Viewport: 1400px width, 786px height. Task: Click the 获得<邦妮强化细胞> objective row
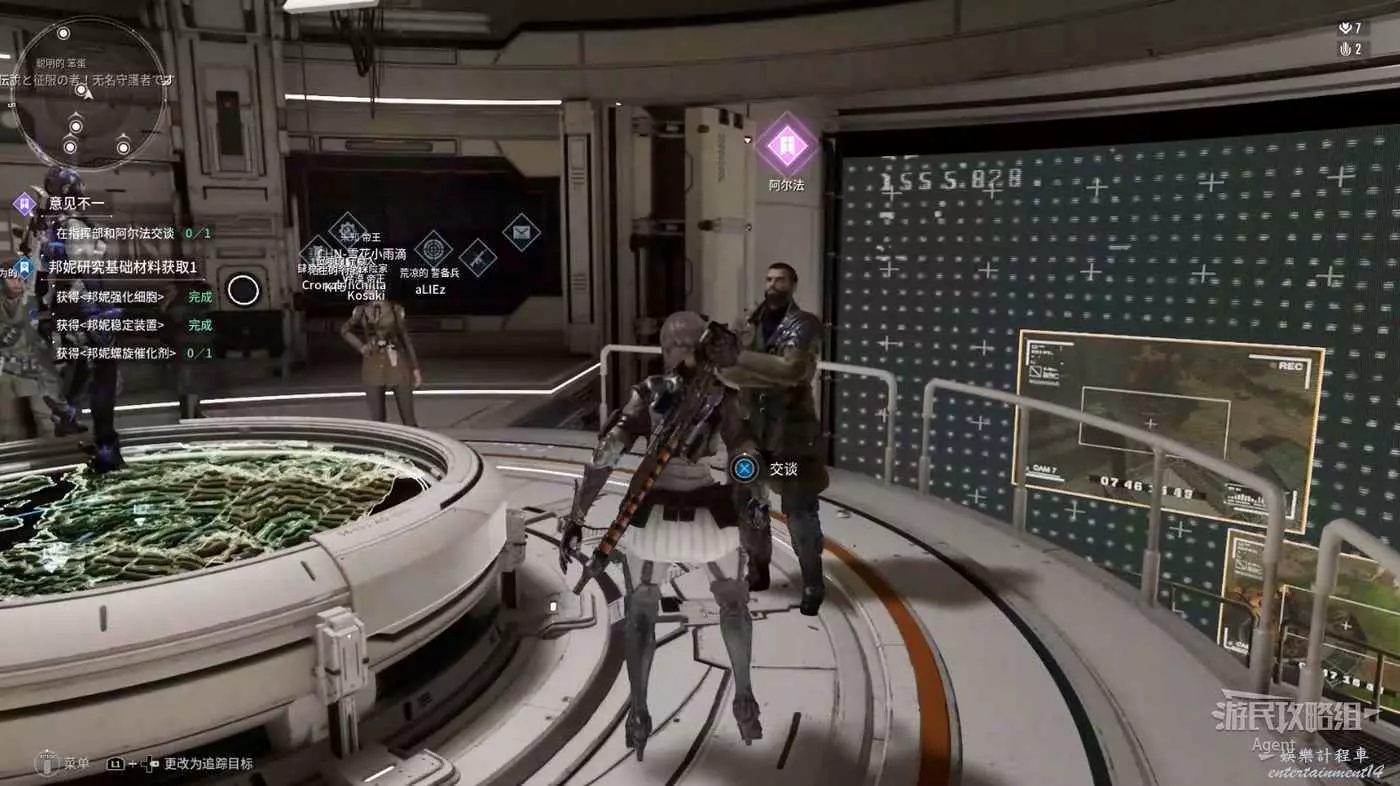coord(110,297)
